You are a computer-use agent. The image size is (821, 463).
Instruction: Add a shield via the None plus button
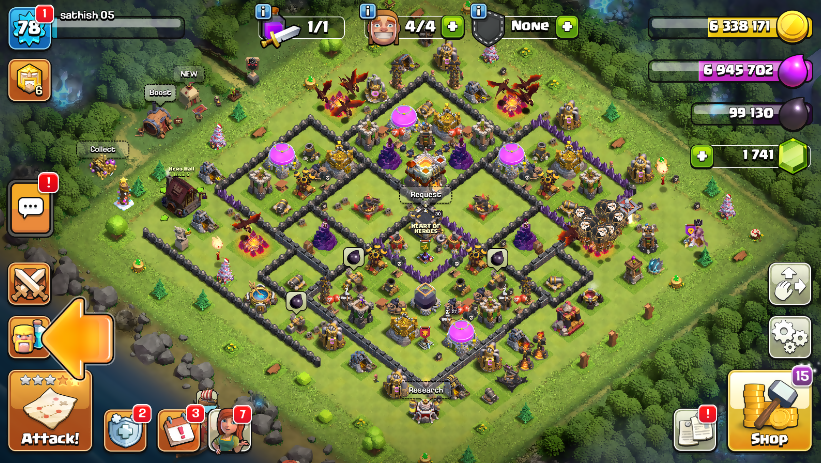(x=567, y=26)
